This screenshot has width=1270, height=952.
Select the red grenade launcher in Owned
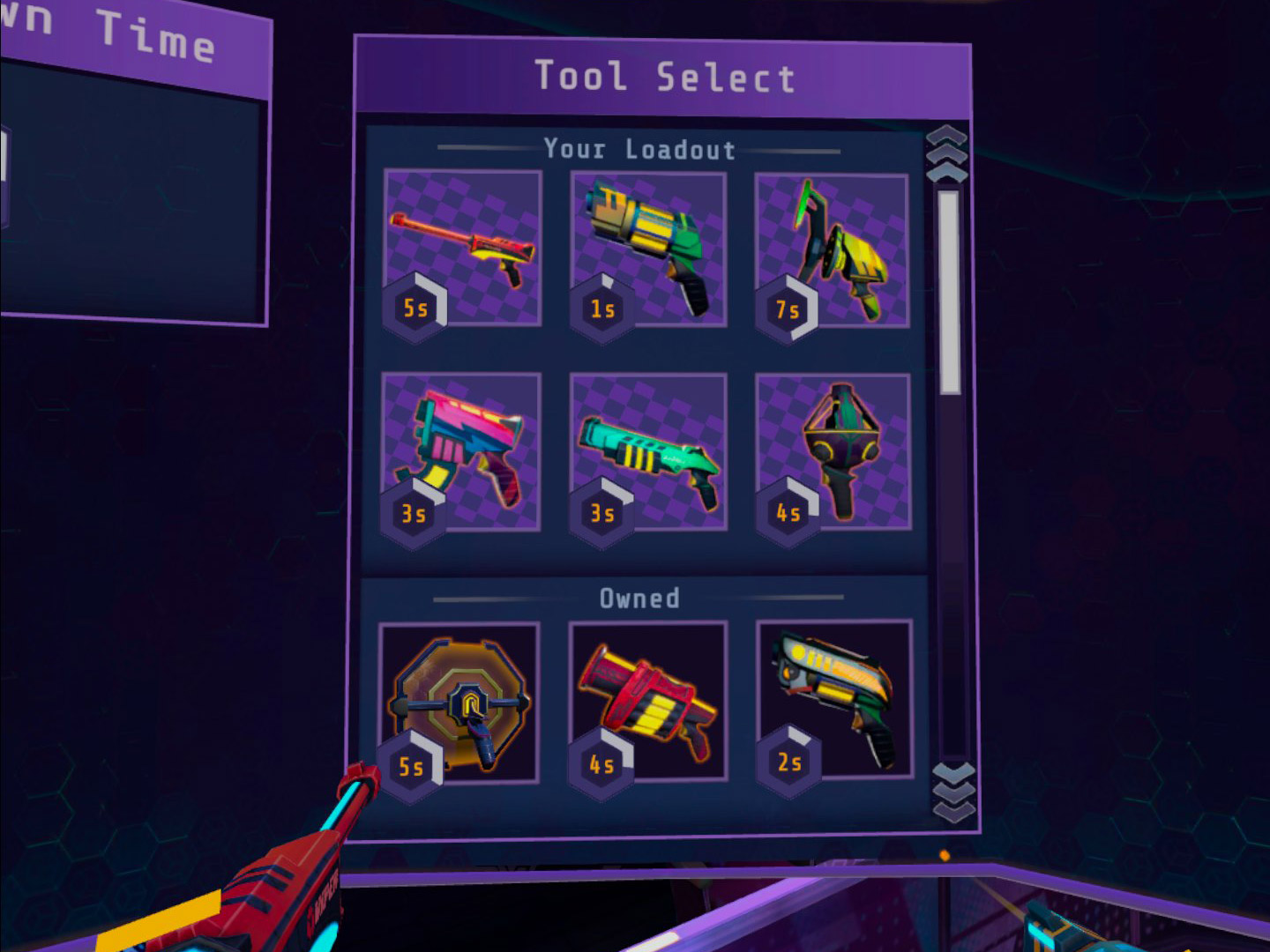[x=648, y=701]
